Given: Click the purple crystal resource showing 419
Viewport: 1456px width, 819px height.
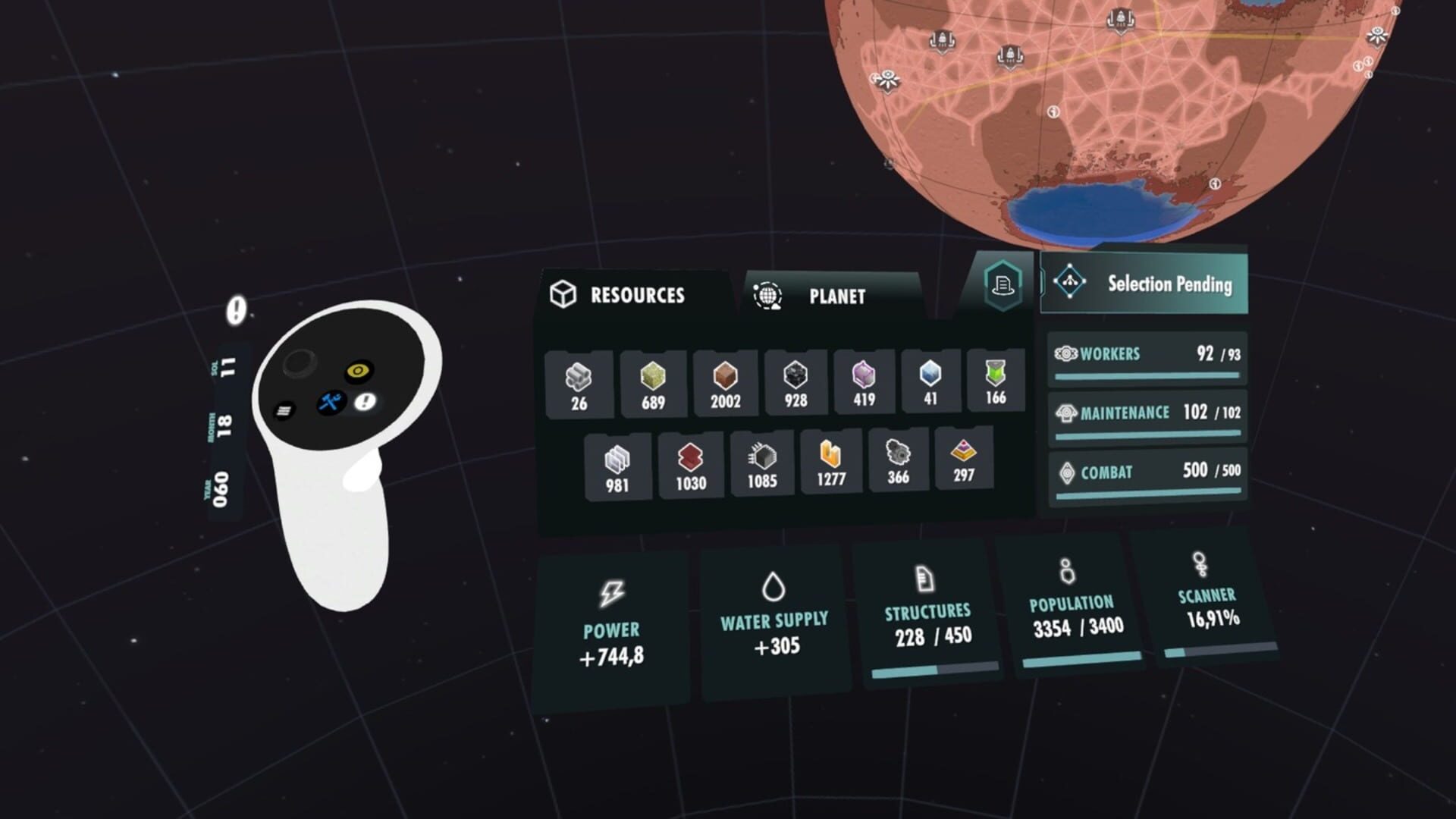Looking at the screenshot, I should click(x=863, y=373).
